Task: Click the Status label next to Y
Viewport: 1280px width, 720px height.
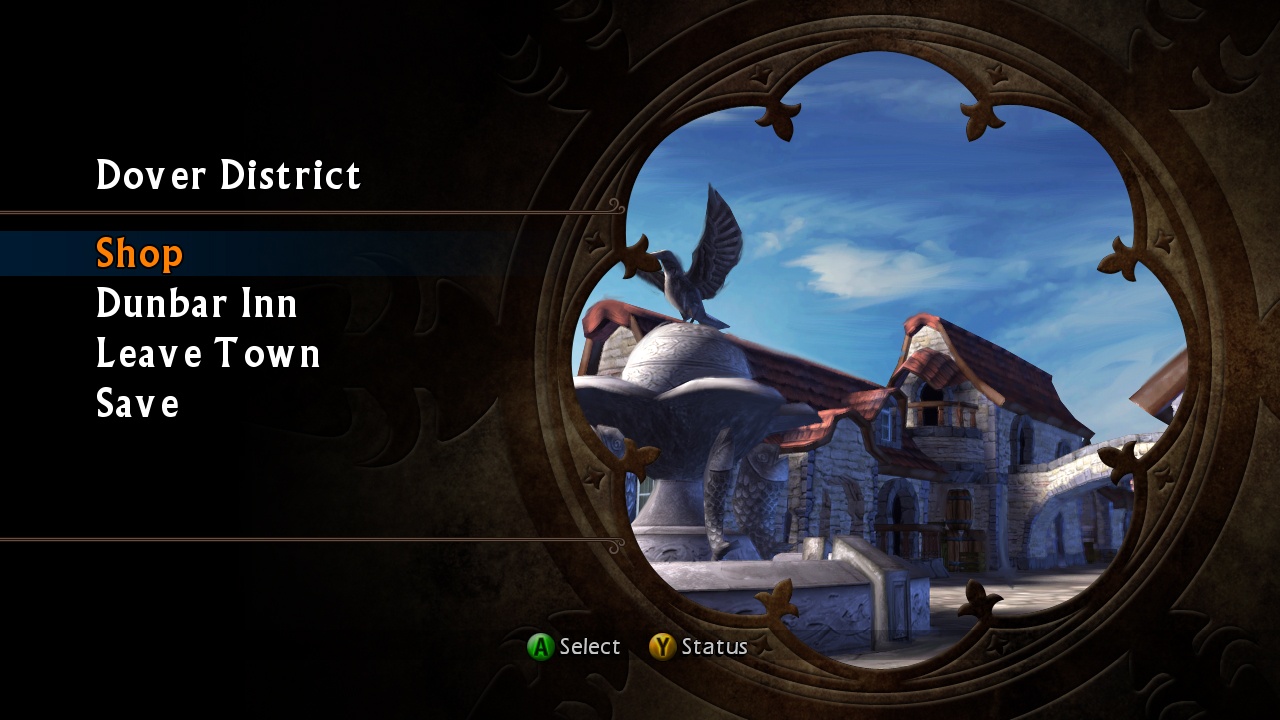Action: pyautogui.click(x=716, y=646)
